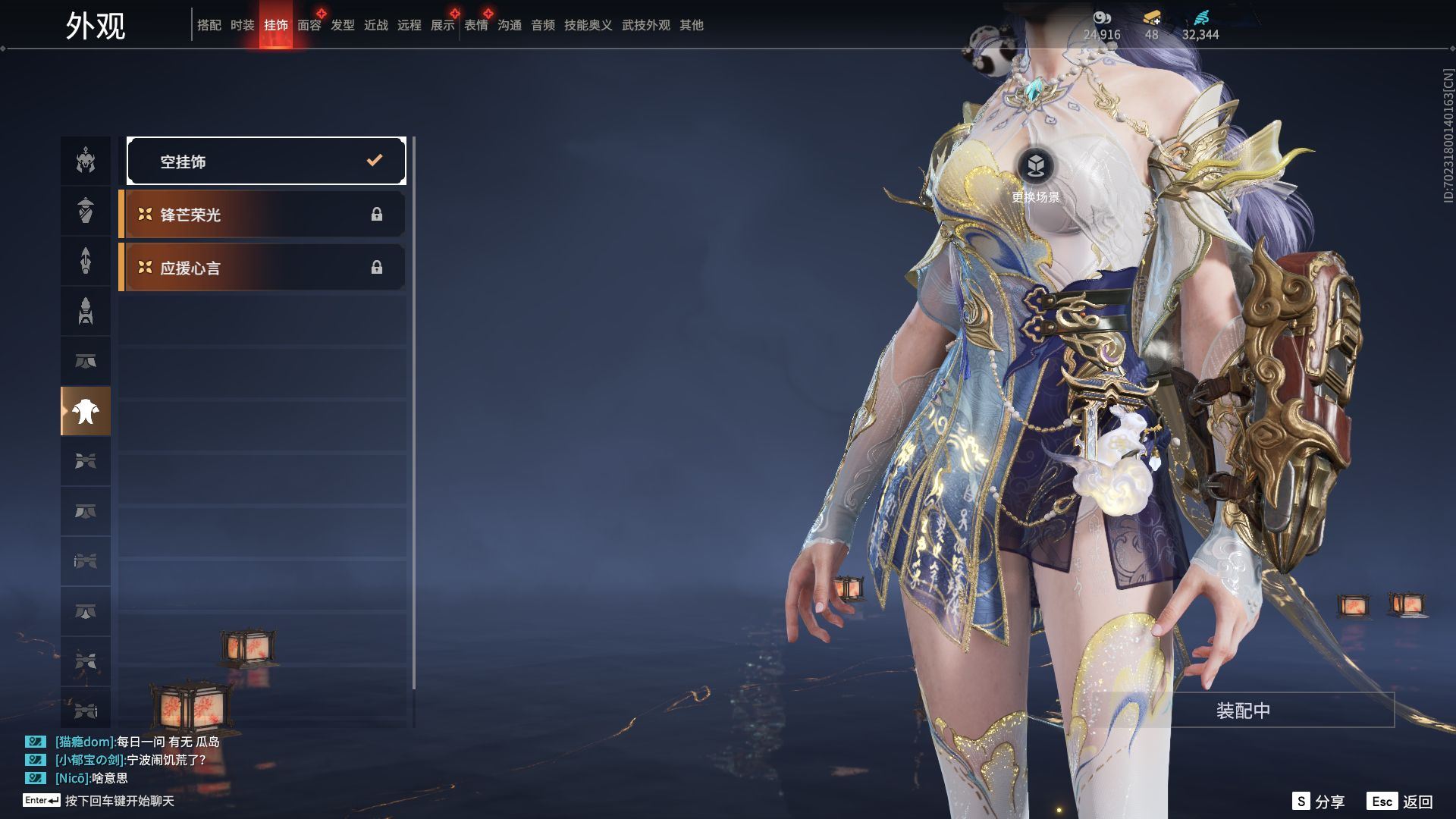Open the 分享 share option
Image resolution: width=1456 pixels, height=819 pixels.
(x=1319, y=802)
